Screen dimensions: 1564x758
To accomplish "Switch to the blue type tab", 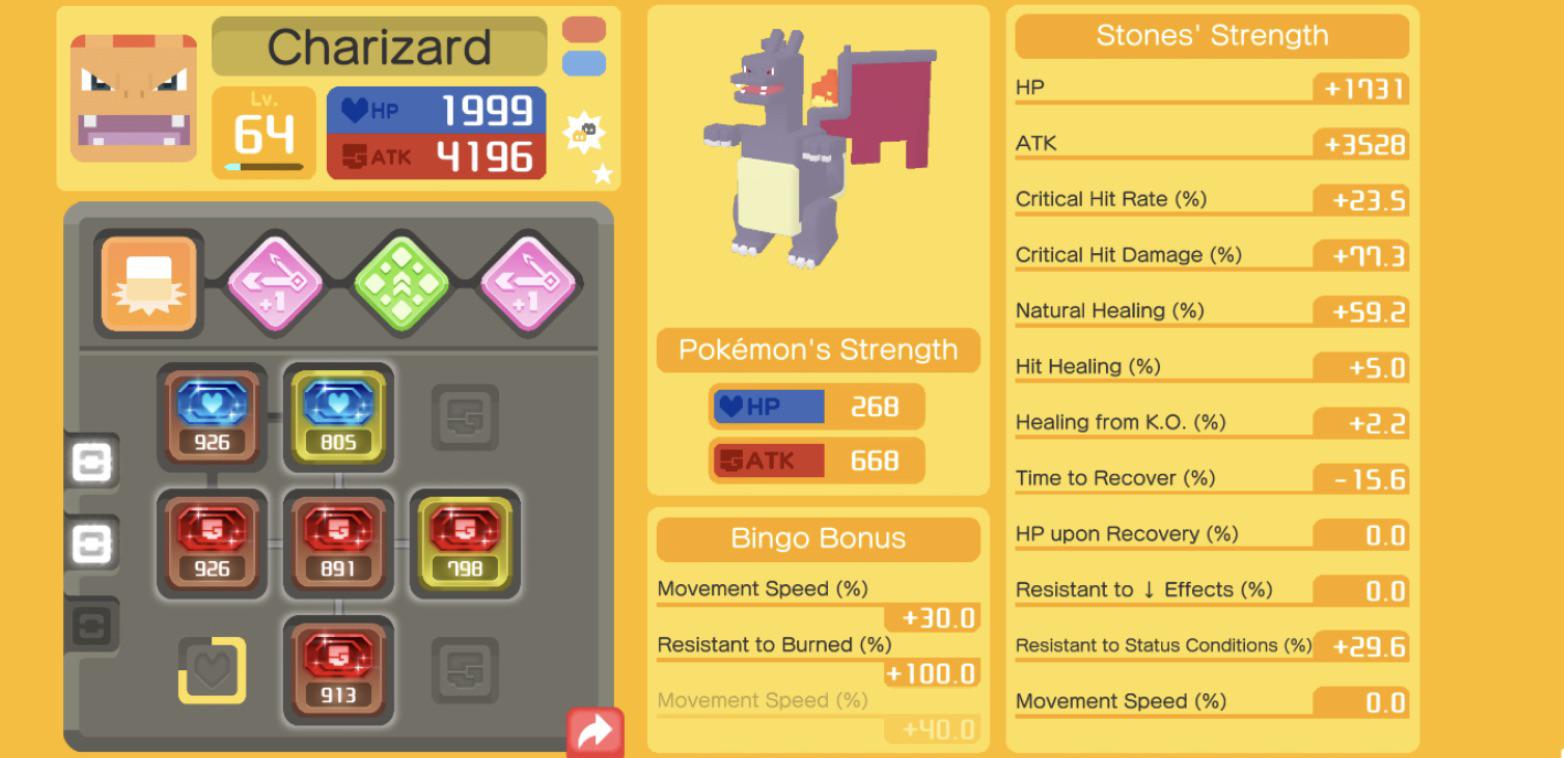I will click(x=583, y=62).
